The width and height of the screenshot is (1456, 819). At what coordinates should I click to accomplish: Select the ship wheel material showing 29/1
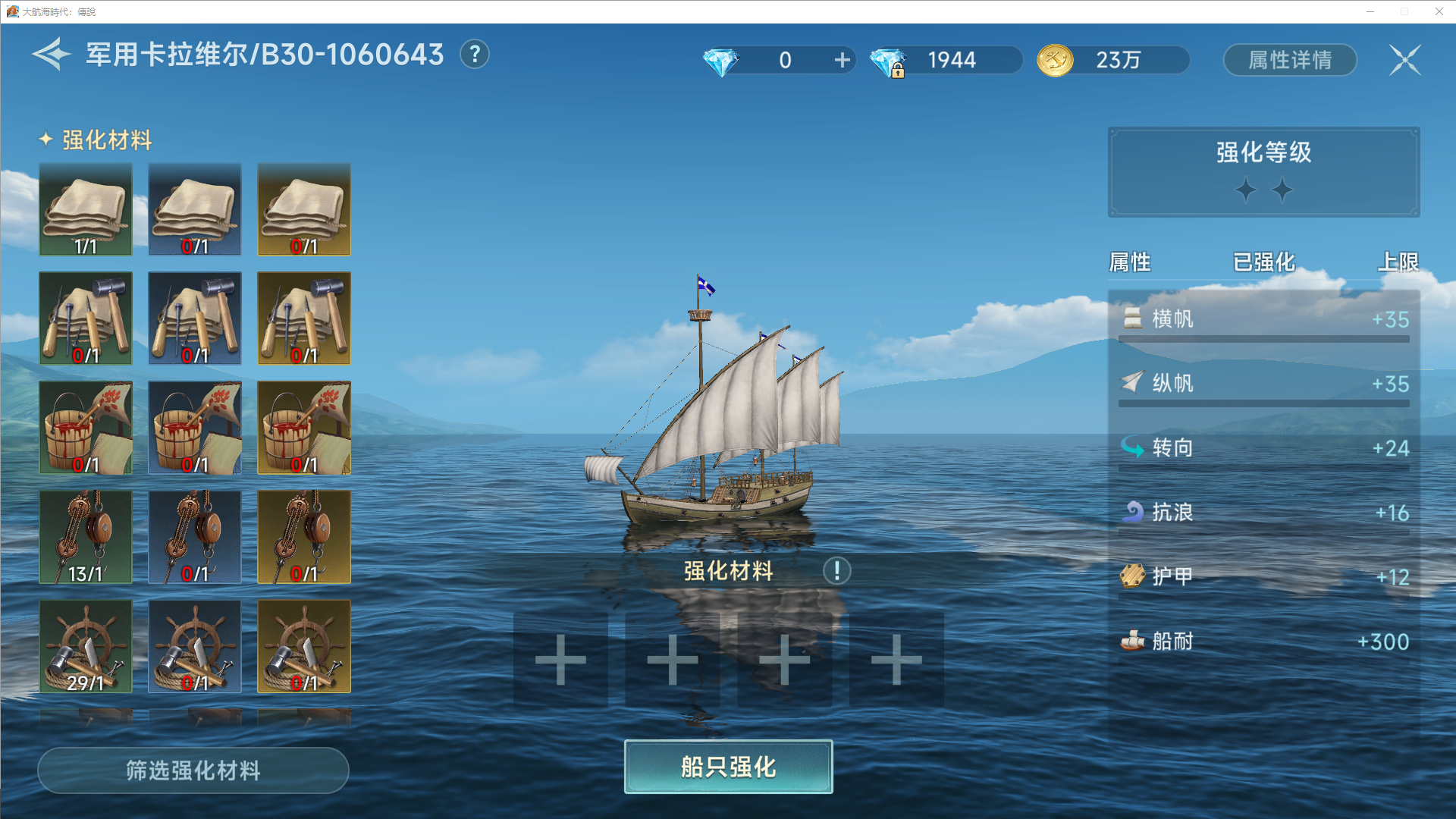85,646
